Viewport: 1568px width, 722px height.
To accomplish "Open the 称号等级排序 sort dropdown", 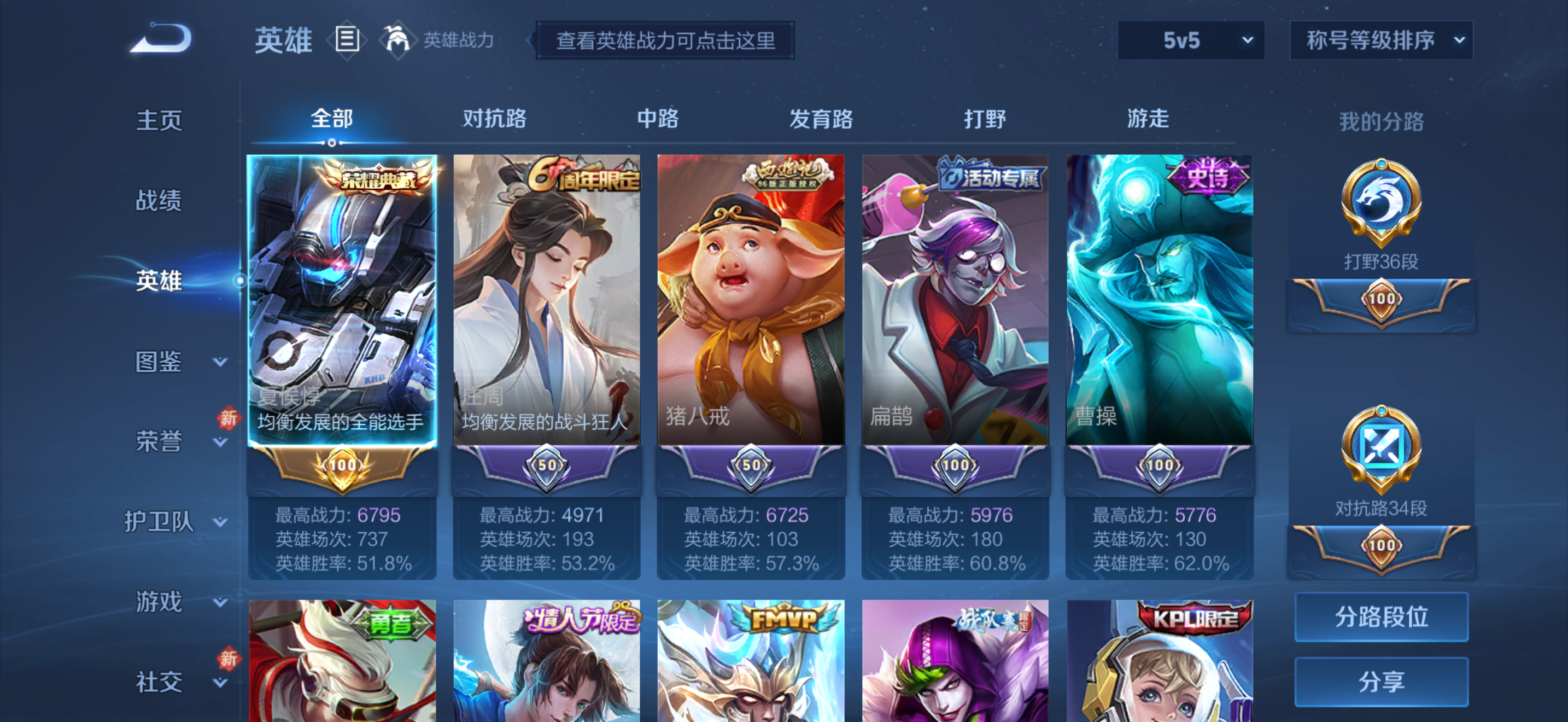I will [x=1380, y=40].
